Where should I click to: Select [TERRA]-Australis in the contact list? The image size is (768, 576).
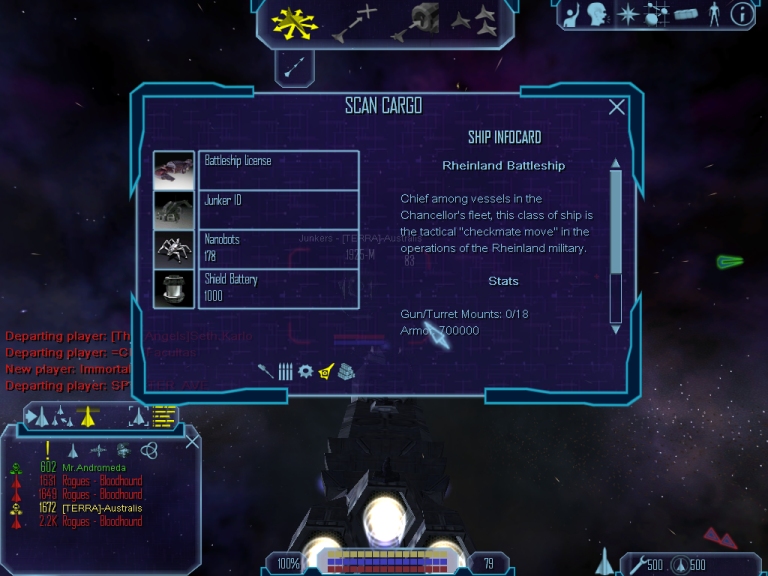point(102,508)
